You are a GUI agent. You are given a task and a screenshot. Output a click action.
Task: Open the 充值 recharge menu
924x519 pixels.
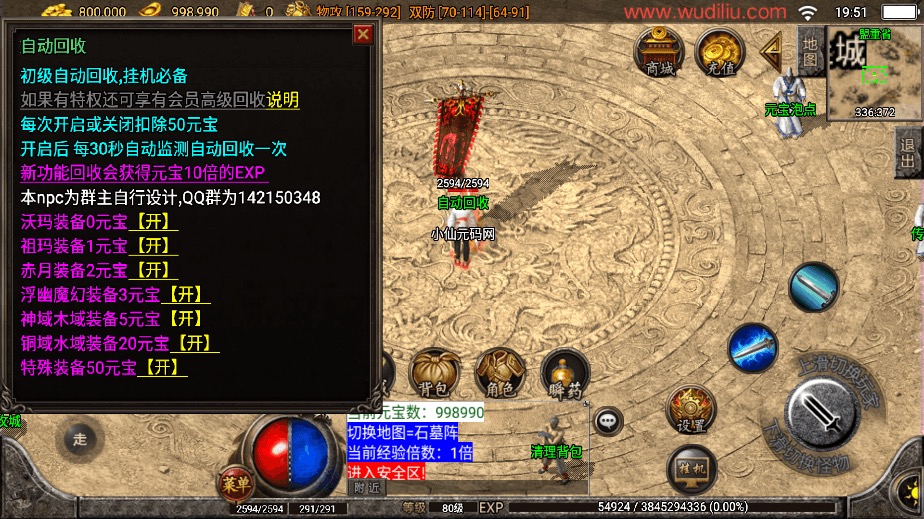(717, 51)
